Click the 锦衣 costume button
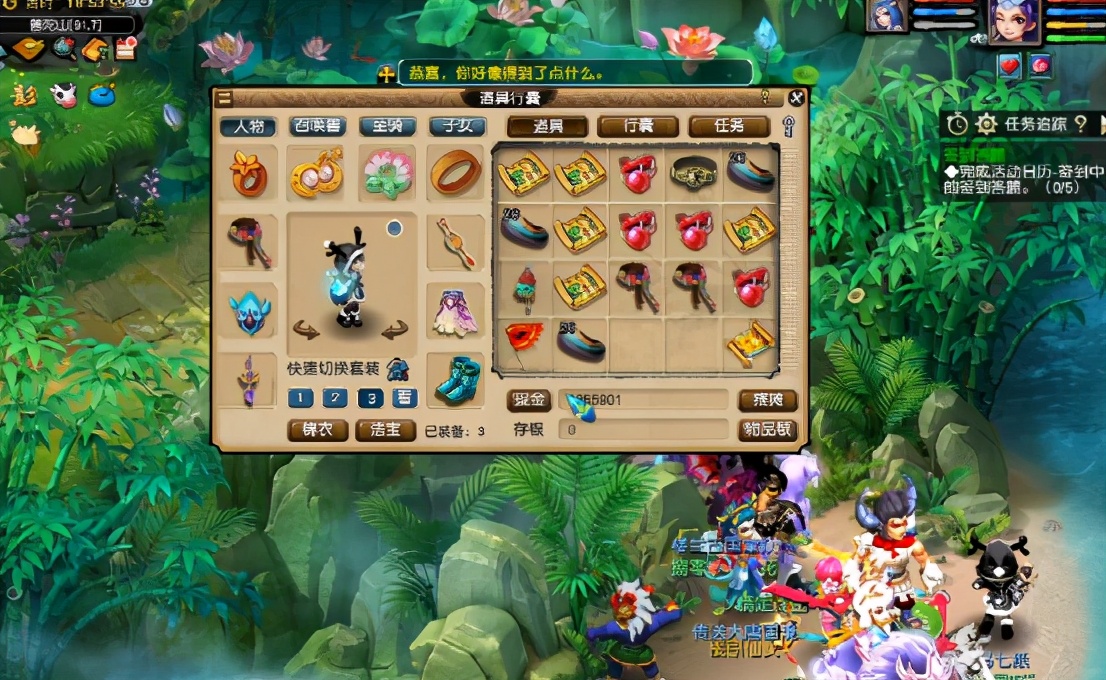 (x=317, y=430)
